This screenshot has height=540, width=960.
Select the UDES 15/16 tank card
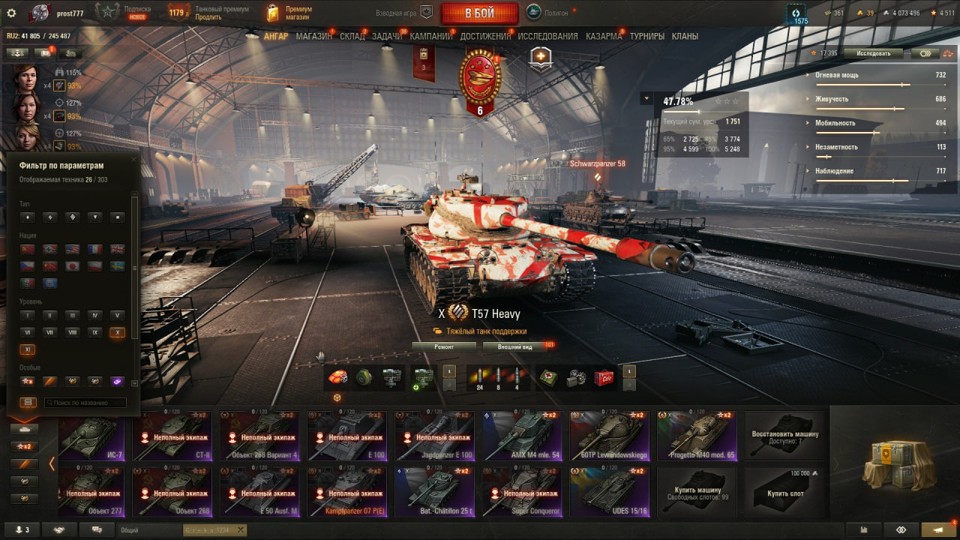pos(609,490)
